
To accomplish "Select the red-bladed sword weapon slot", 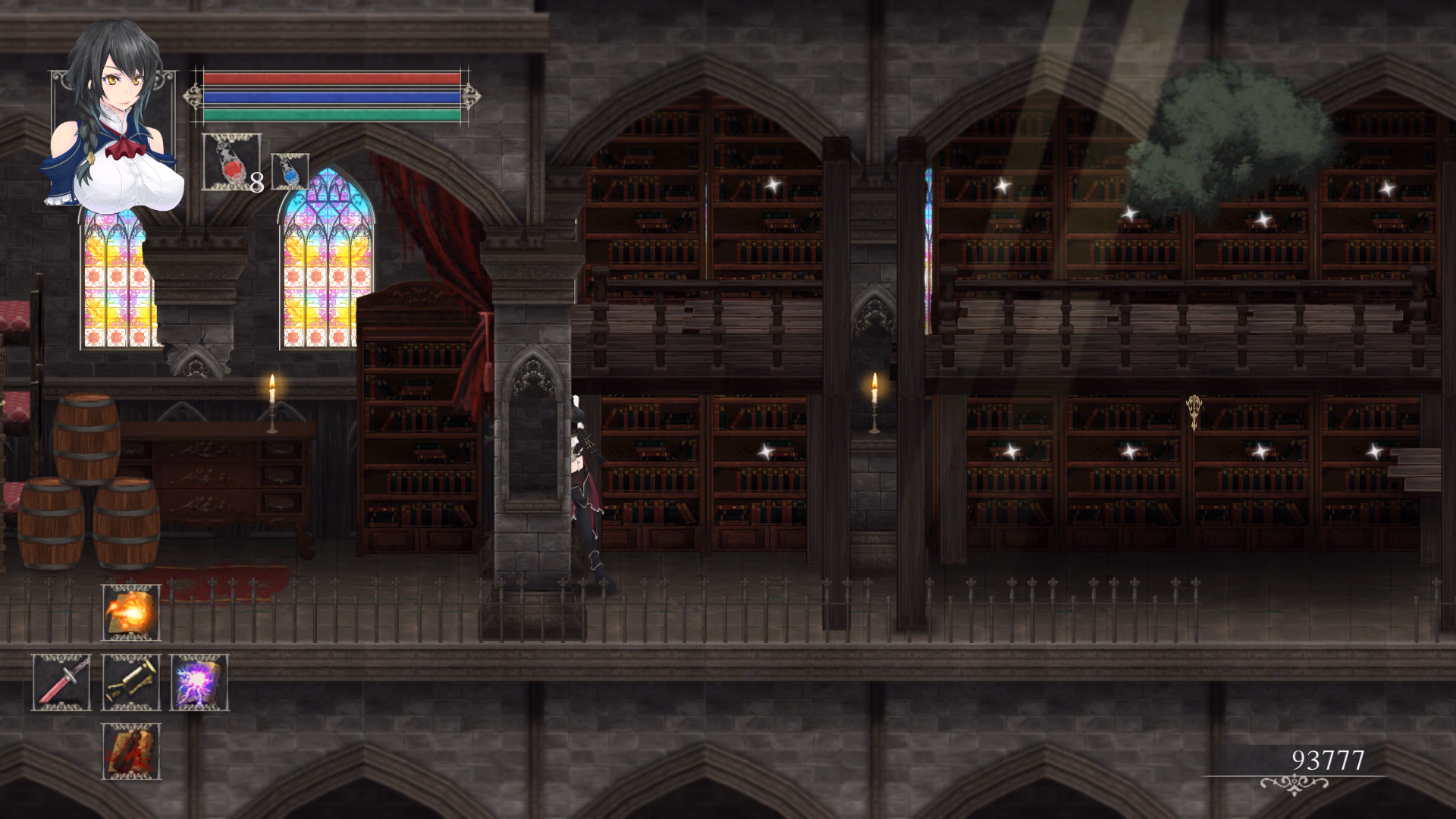I will coord(61,682).
